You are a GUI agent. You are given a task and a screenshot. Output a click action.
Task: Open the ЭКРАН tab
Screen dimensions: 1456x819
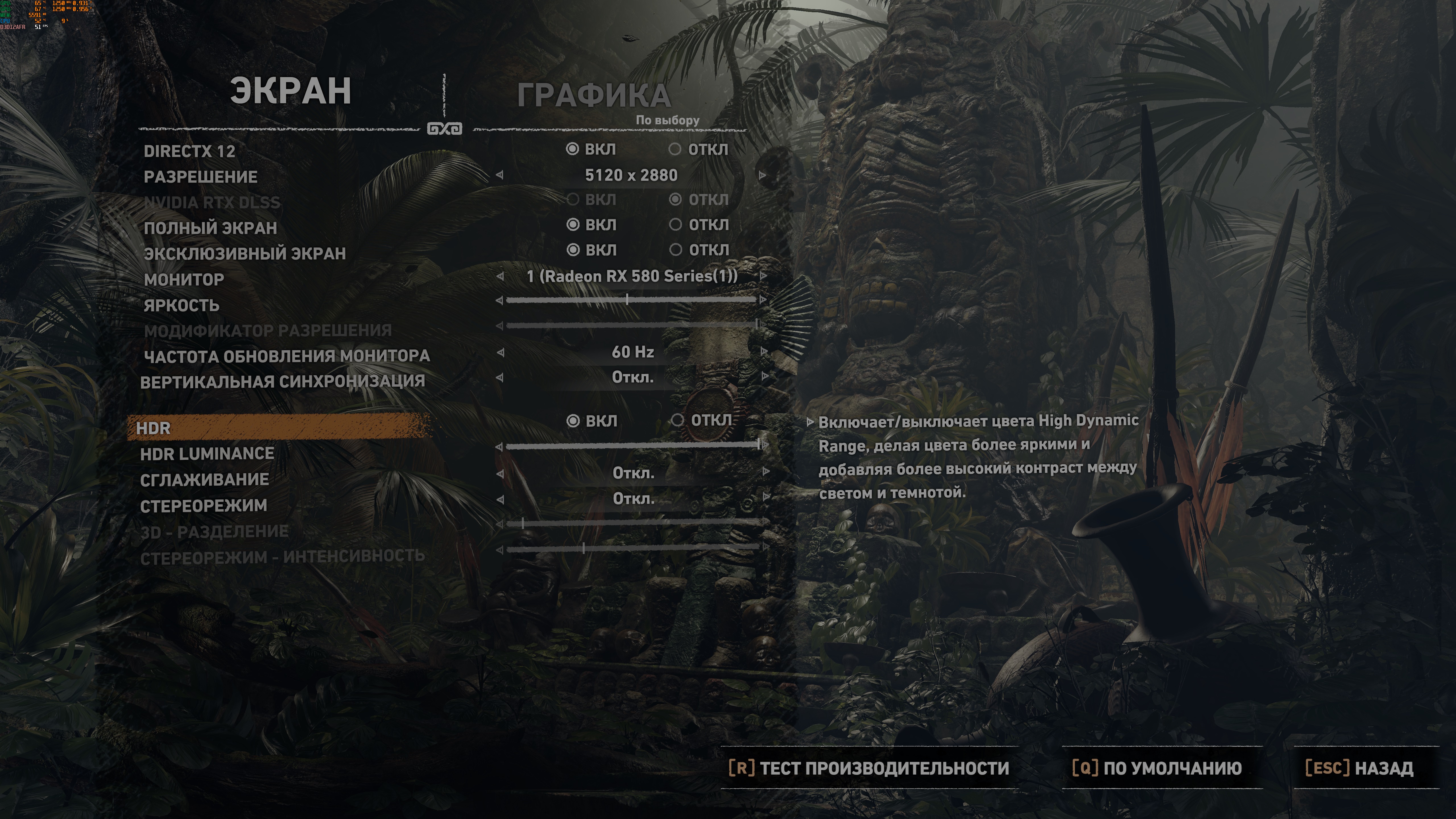click(x=291, y=91)
